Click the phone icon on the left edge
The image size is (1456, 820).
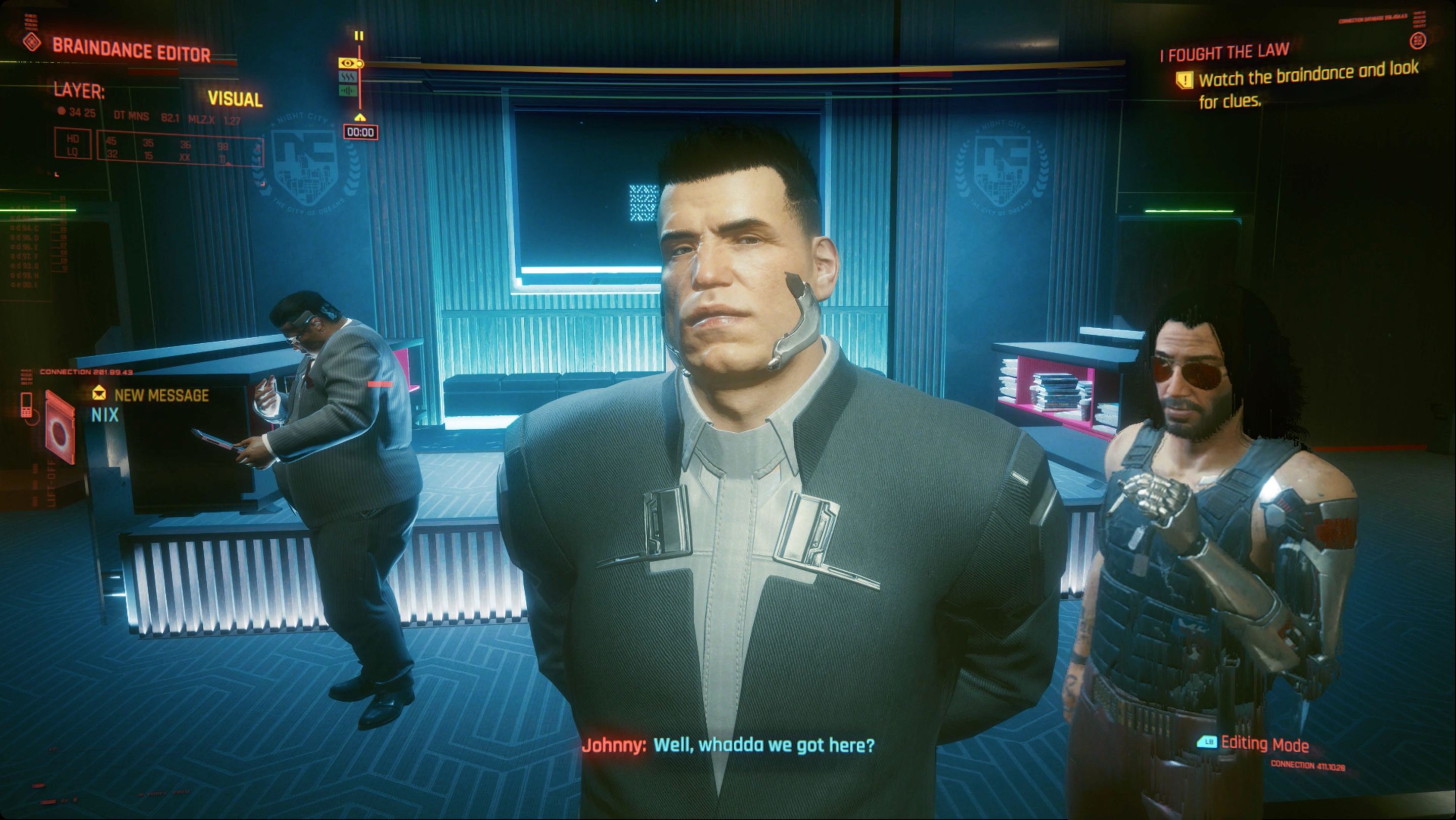tap(27, 407)
